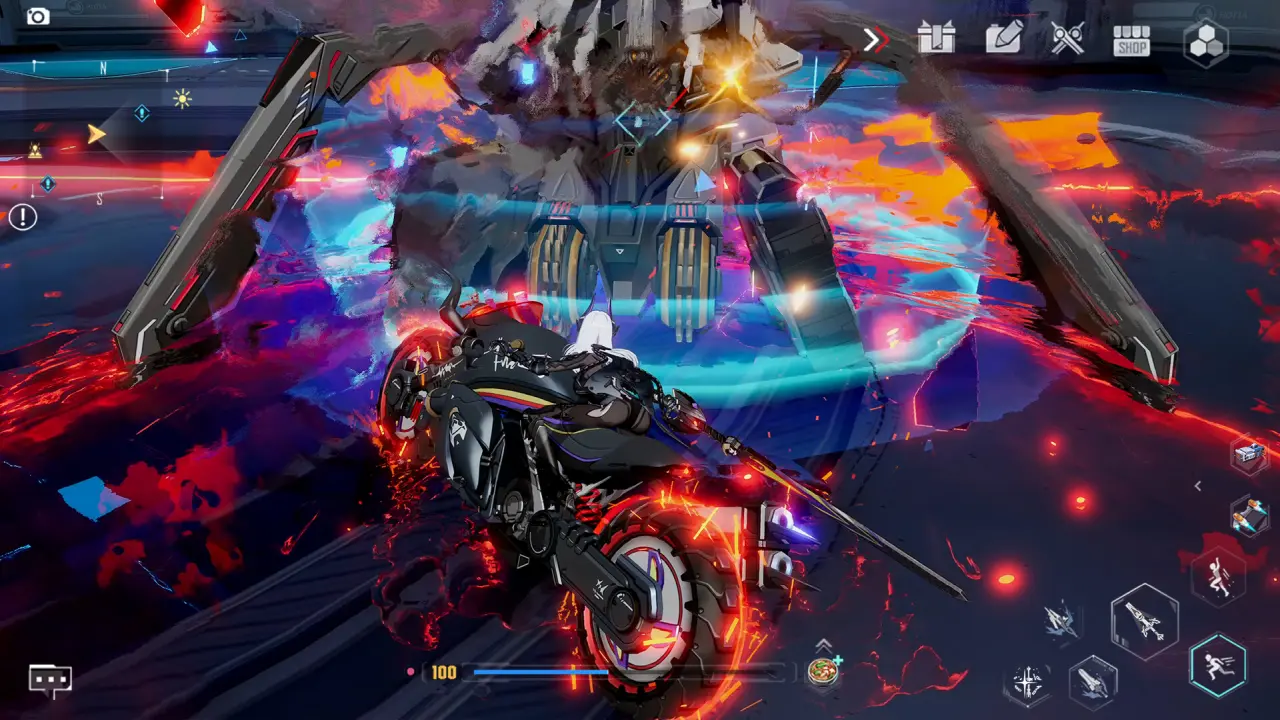Click the camera screenshot icon
This screenshot has width=1280, height=720.
click(38, 15)
